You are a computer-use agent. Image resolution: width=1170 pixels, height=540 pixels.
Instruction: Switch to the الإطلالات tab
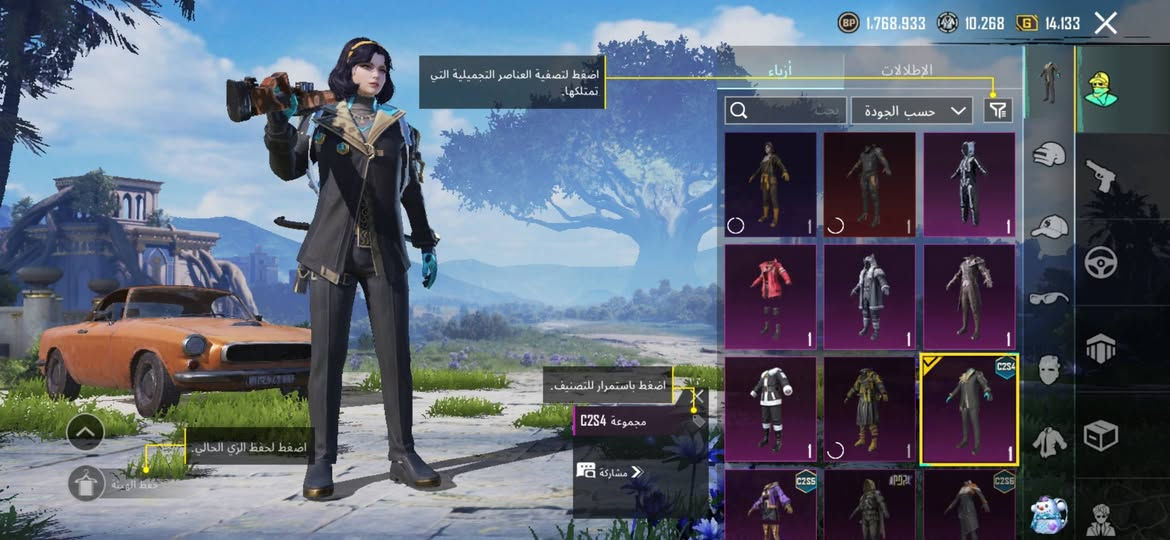coord(906,71)
